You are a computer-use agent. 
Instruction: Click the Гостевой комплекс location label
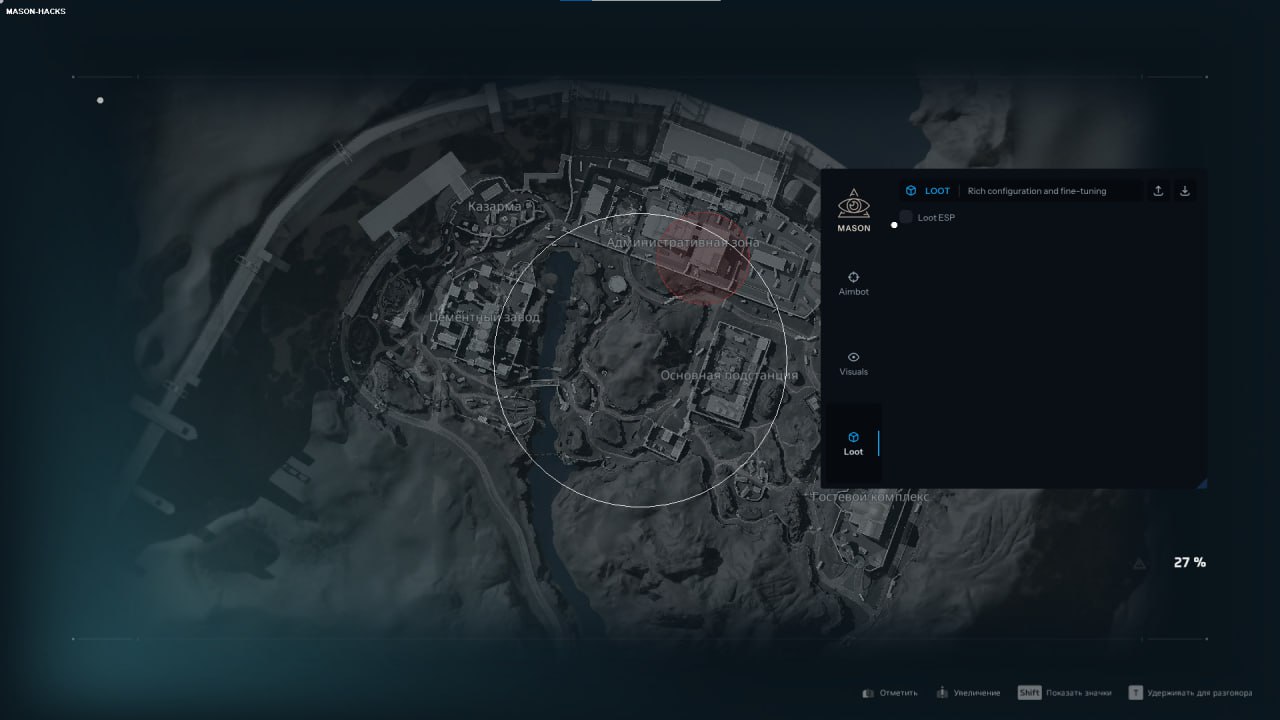tap(870, 497)
